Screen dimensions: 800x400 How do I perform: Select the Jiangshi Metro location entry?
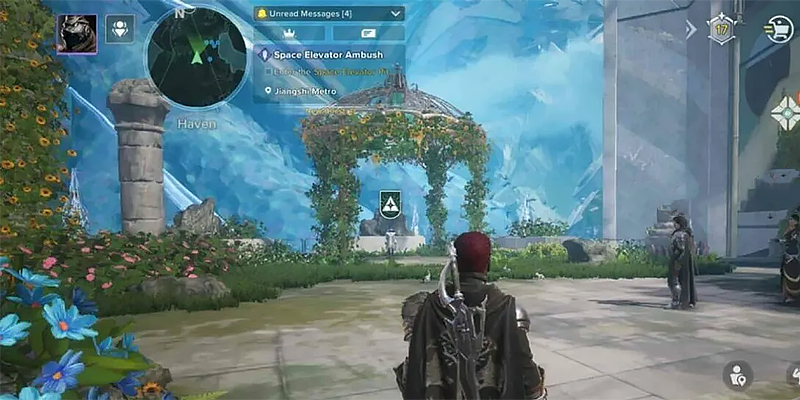click(305, 91)
